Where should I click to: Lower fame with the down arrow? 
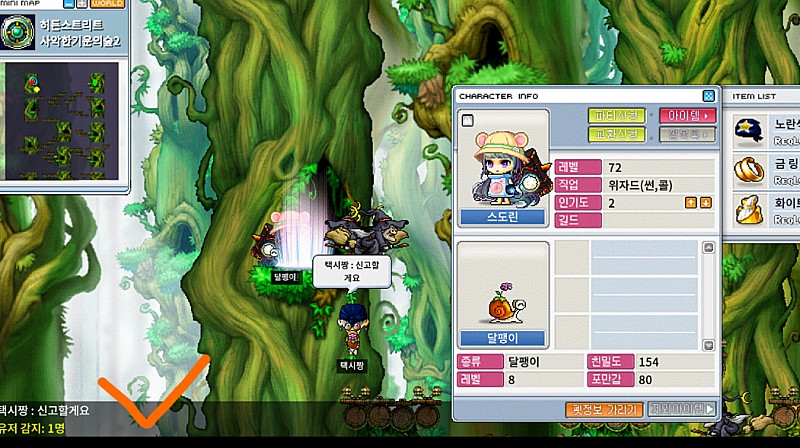705,203
